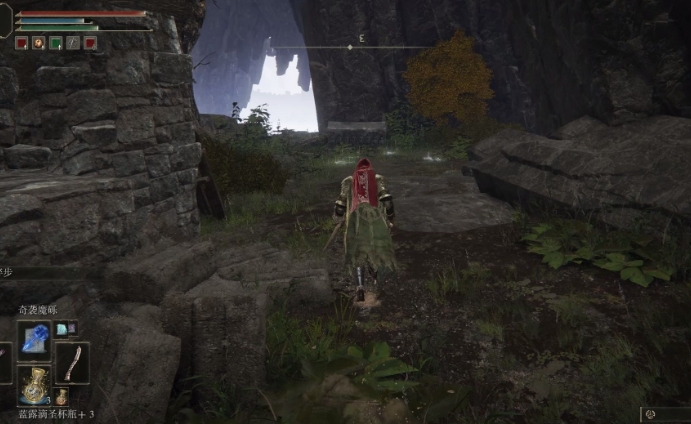Select the blue Cerulean Tears flask slot
This screenshot has width=691, height=424.
[x=34, y=385]
